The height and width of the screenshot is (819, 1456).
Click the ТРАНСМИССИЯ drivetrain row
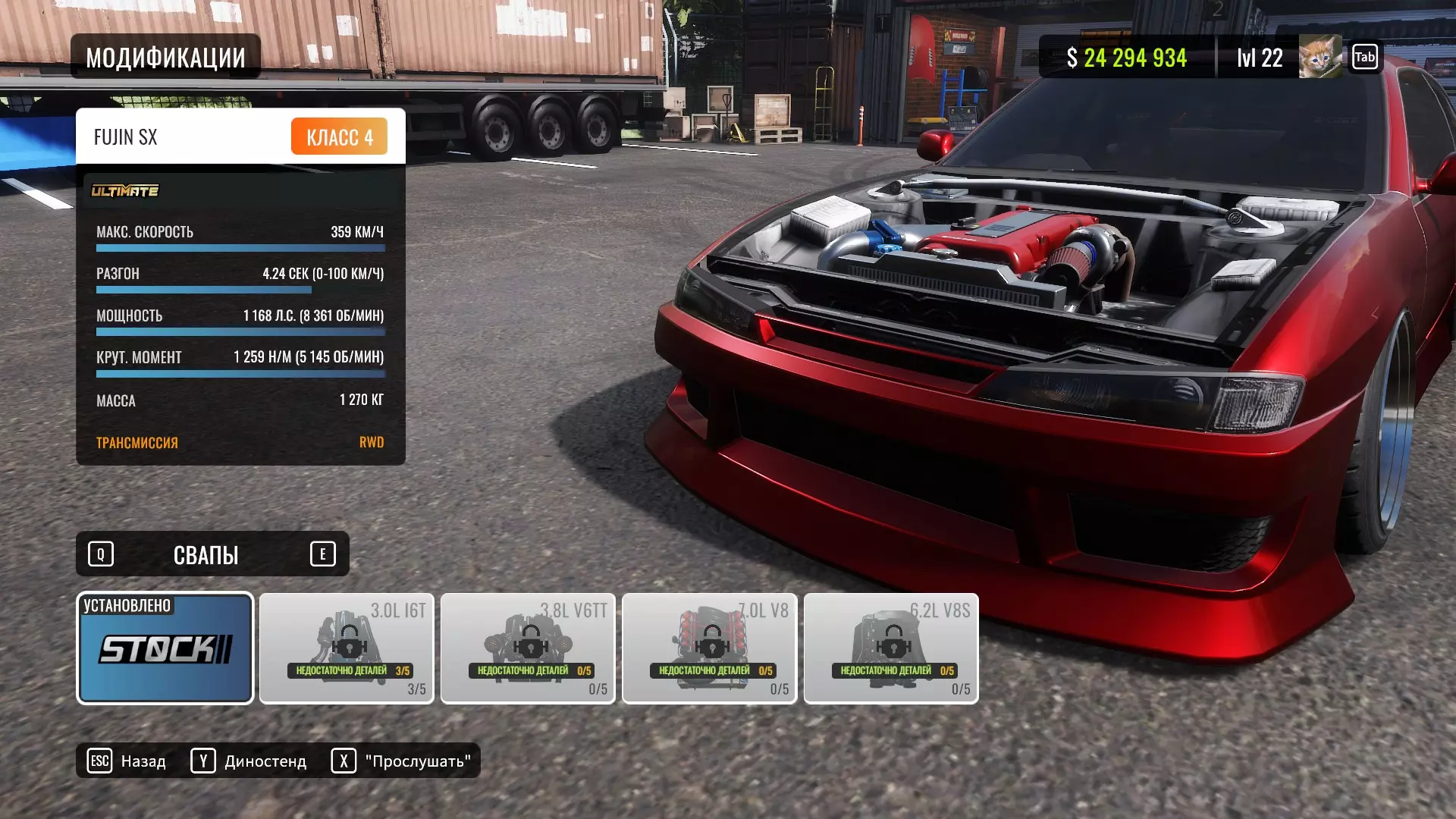point(240,442)
